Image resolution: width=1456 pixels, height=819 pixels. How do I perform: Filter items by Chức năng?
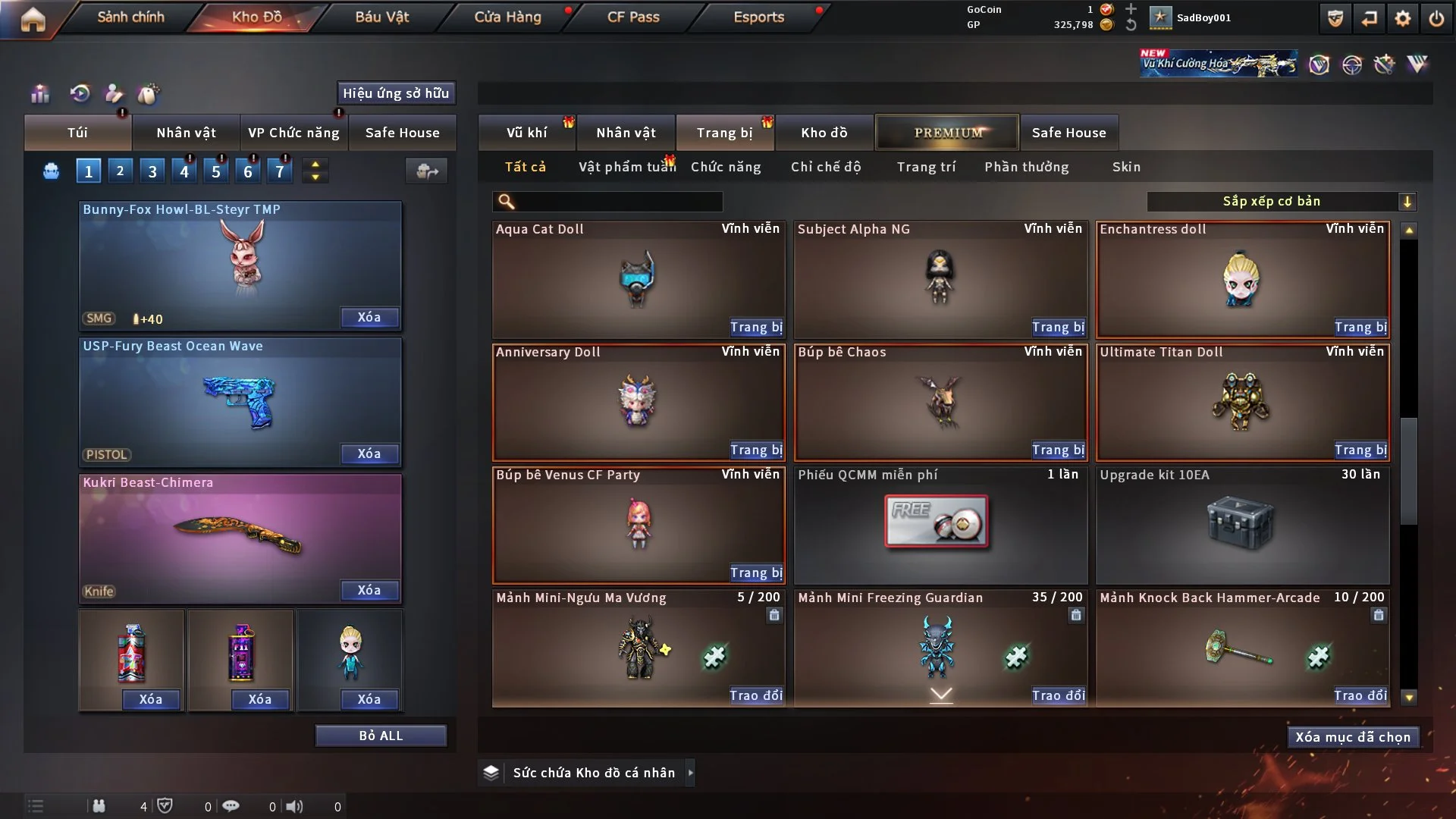725,167
